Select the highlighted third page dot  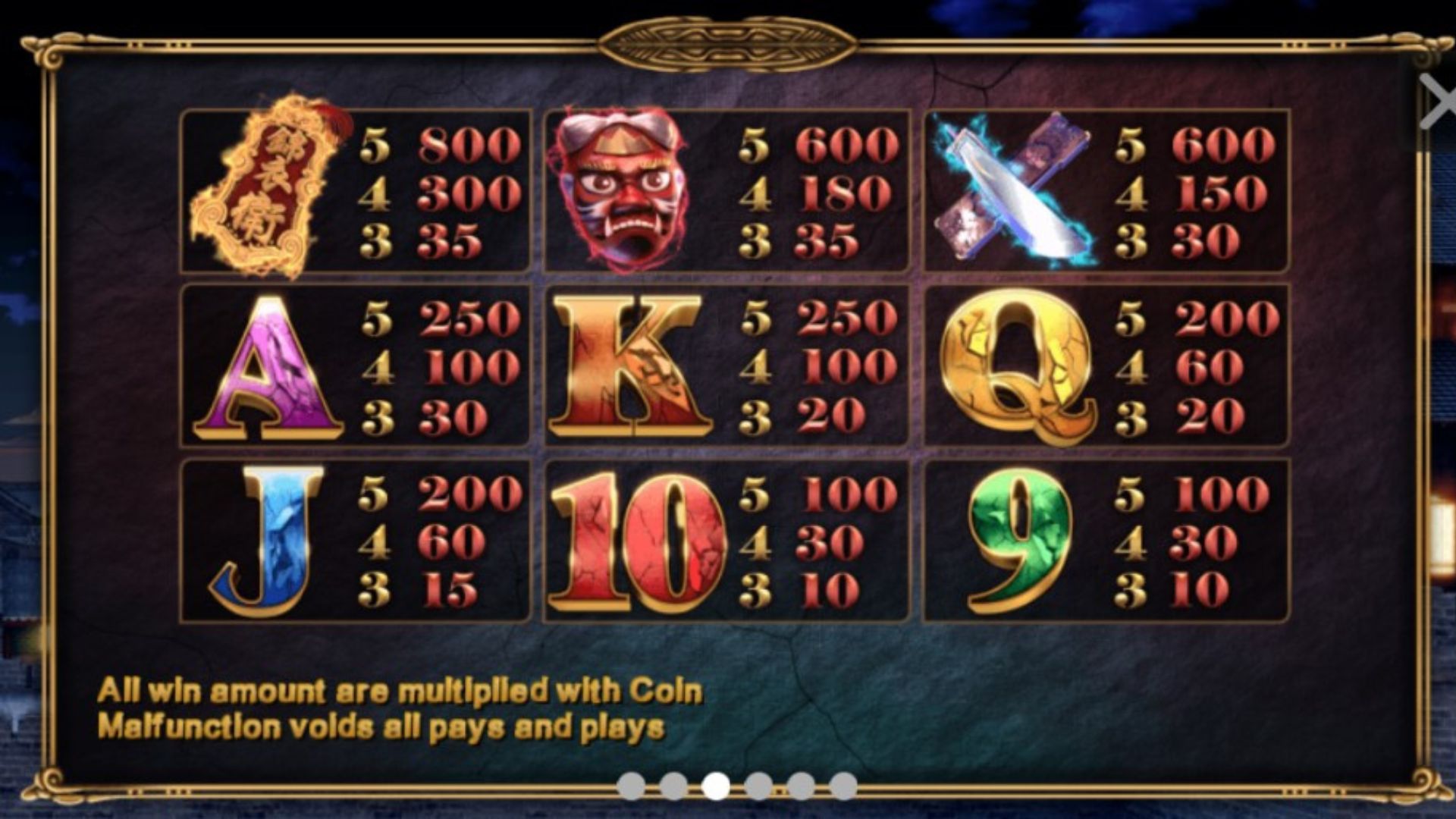click(716, 786)
